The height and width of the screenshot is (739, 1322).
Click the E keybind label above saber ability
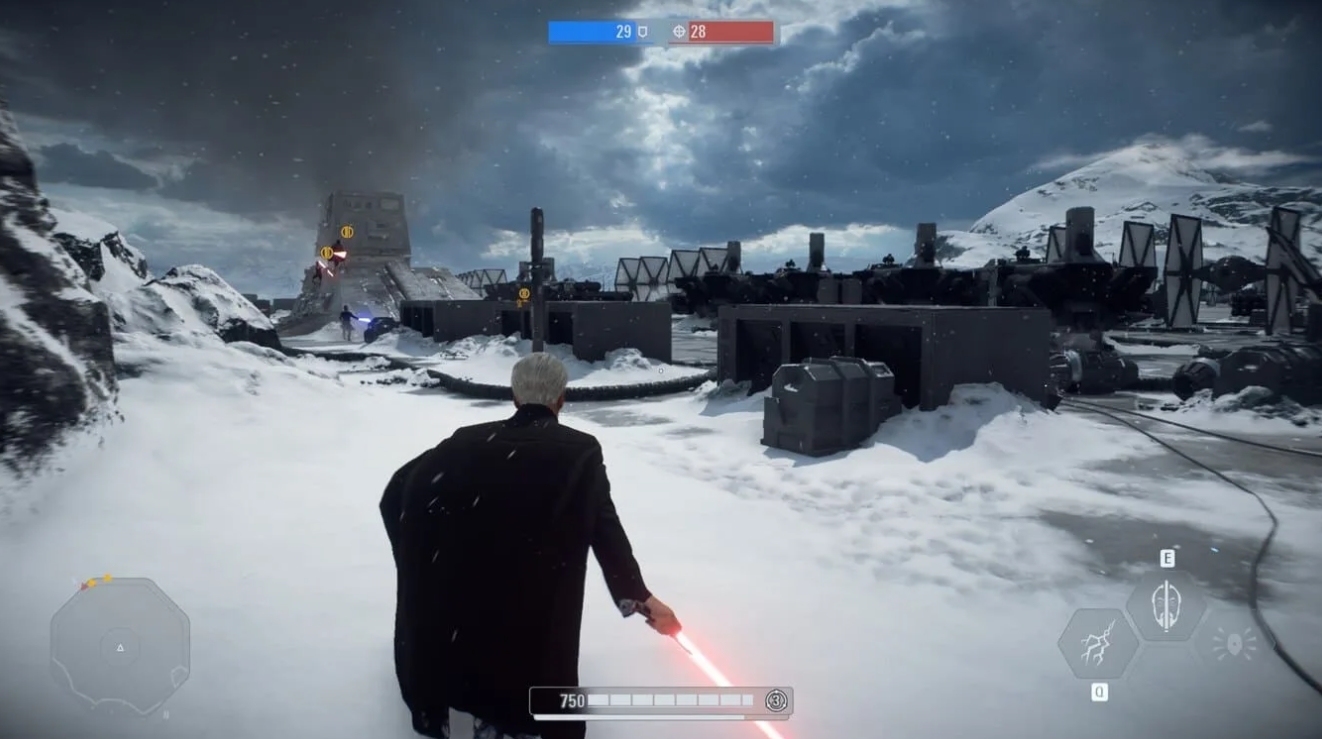click(x=1167, y=558)
